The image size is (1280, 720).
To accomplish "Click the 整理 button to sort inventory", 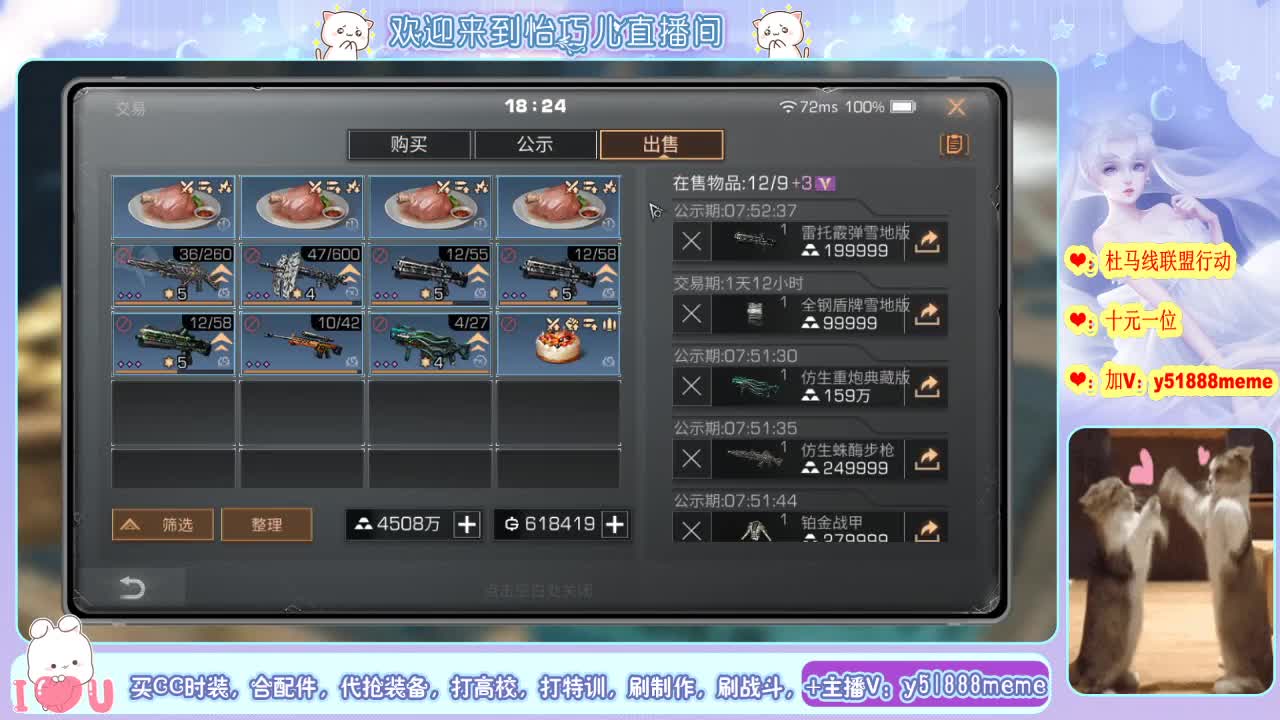I will [x=267, y=523].
